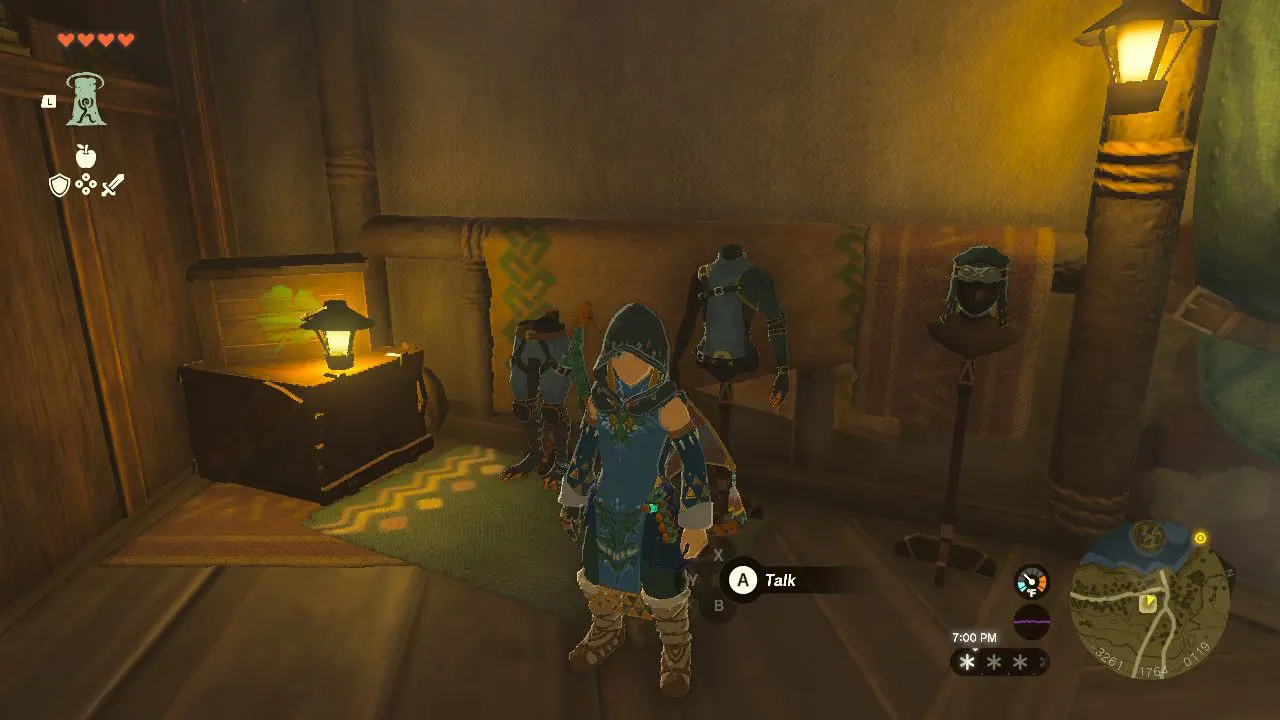The width and height of the screenshot is (1280, 720).
Task: Toggle the L button prompt
Action: pyautogui.click(x=47, y=101)
